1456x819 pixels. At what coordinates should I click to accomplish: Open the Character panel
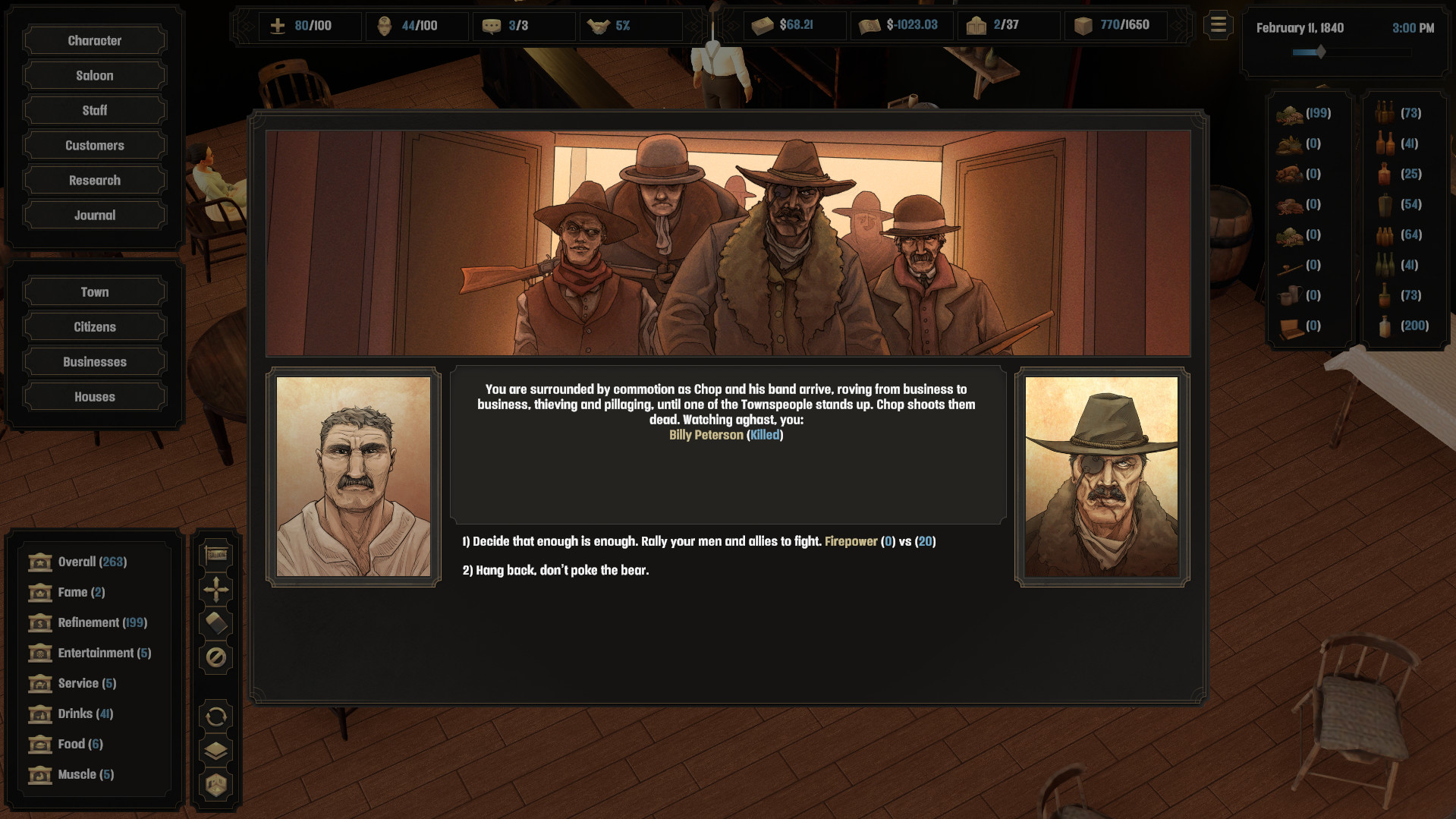tap(94, 40)
